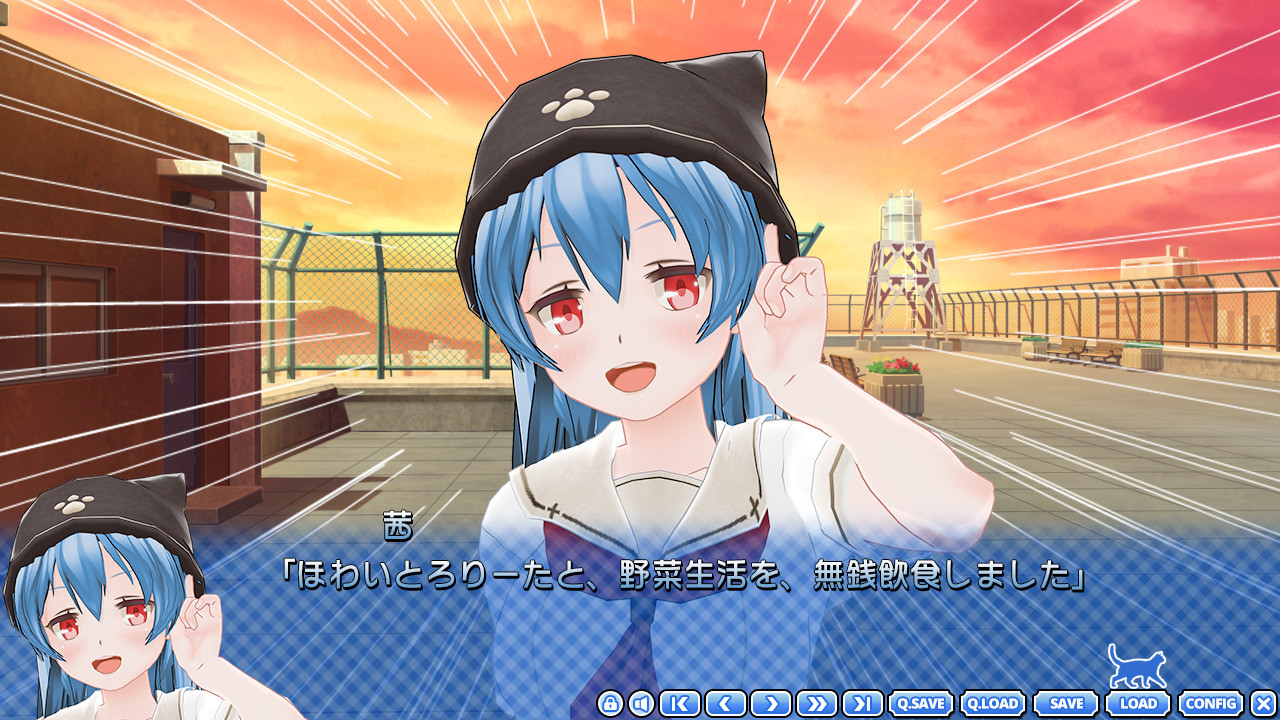
Task: Open the CONFIG settings
Action: click(x=1211, y=704)
